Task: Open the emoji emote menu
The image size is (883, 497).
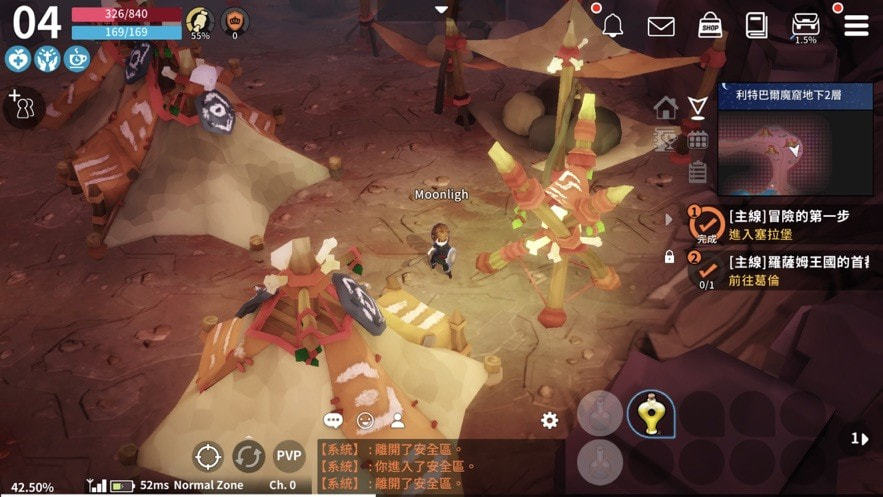Action: (x=366, y=421)
